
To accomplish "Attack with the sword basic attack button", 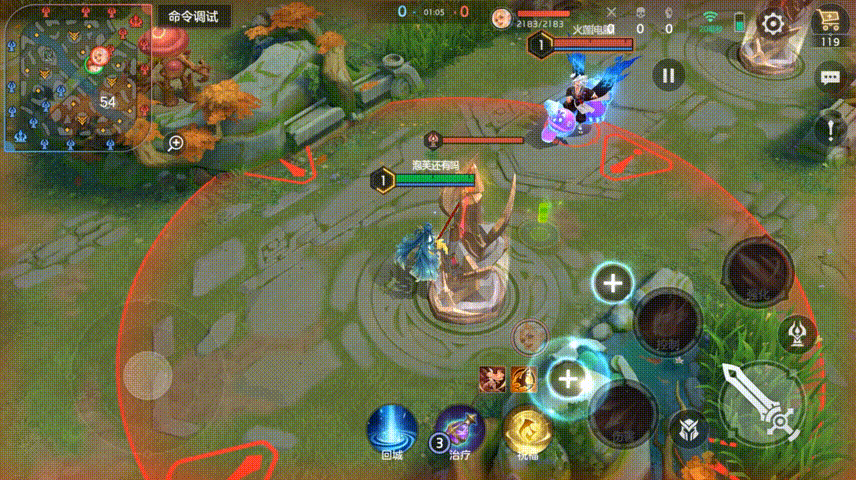I will coord(762,403).
